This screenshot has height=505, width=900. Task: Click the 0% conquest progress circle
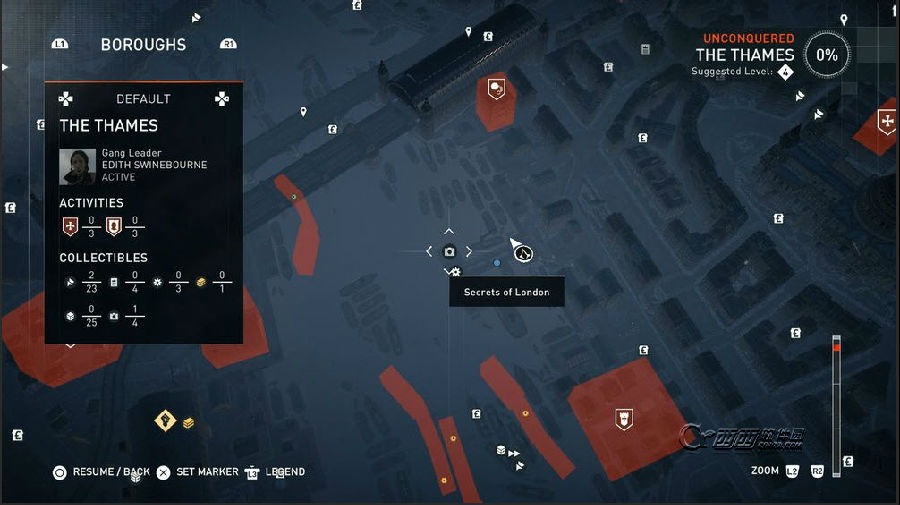(x=827, y=56)
